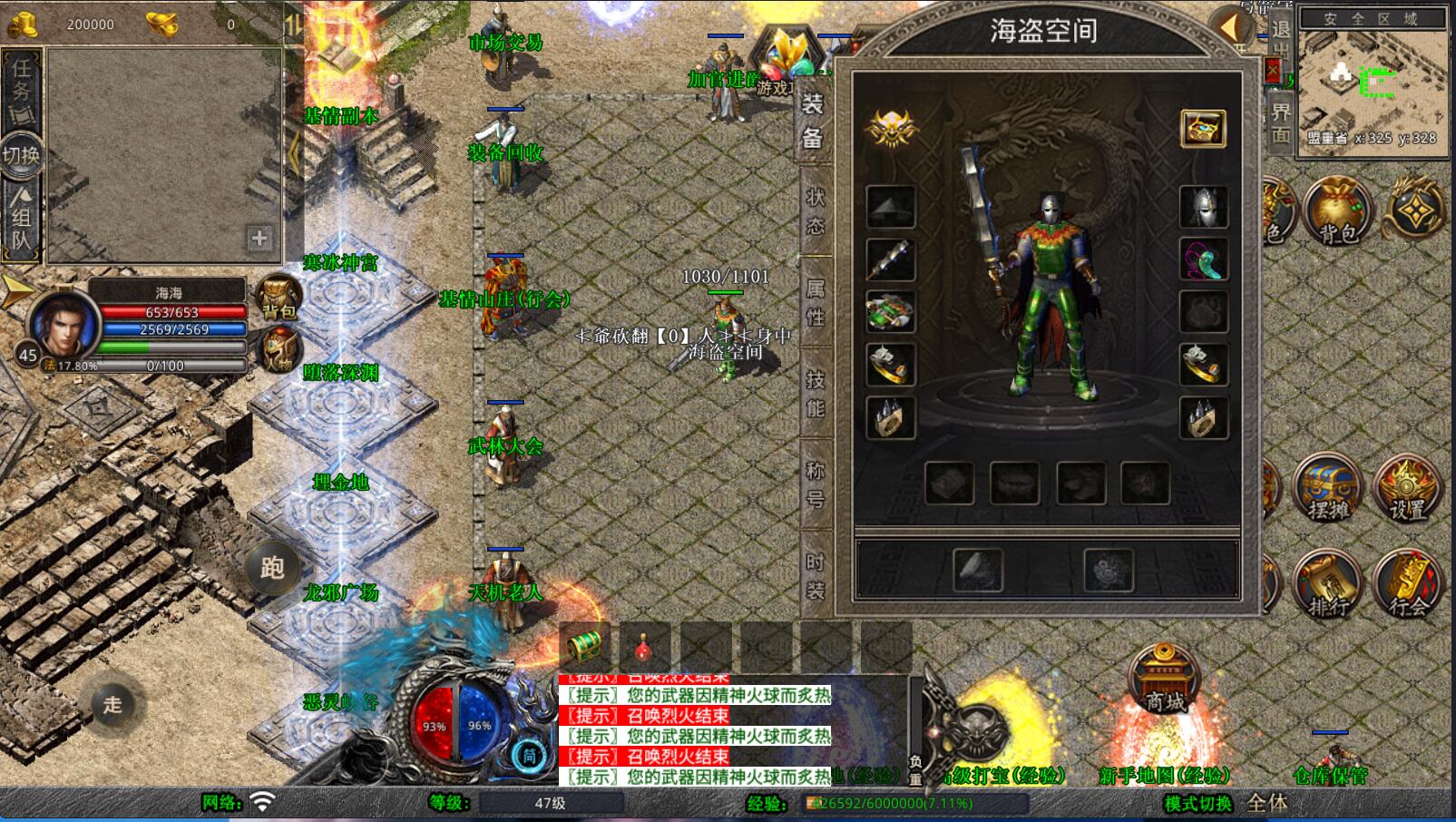The width and height of the screenshot is (1456, 822).
Task: Open the 背包 bag round button
Action: (x=1335, y=211)
